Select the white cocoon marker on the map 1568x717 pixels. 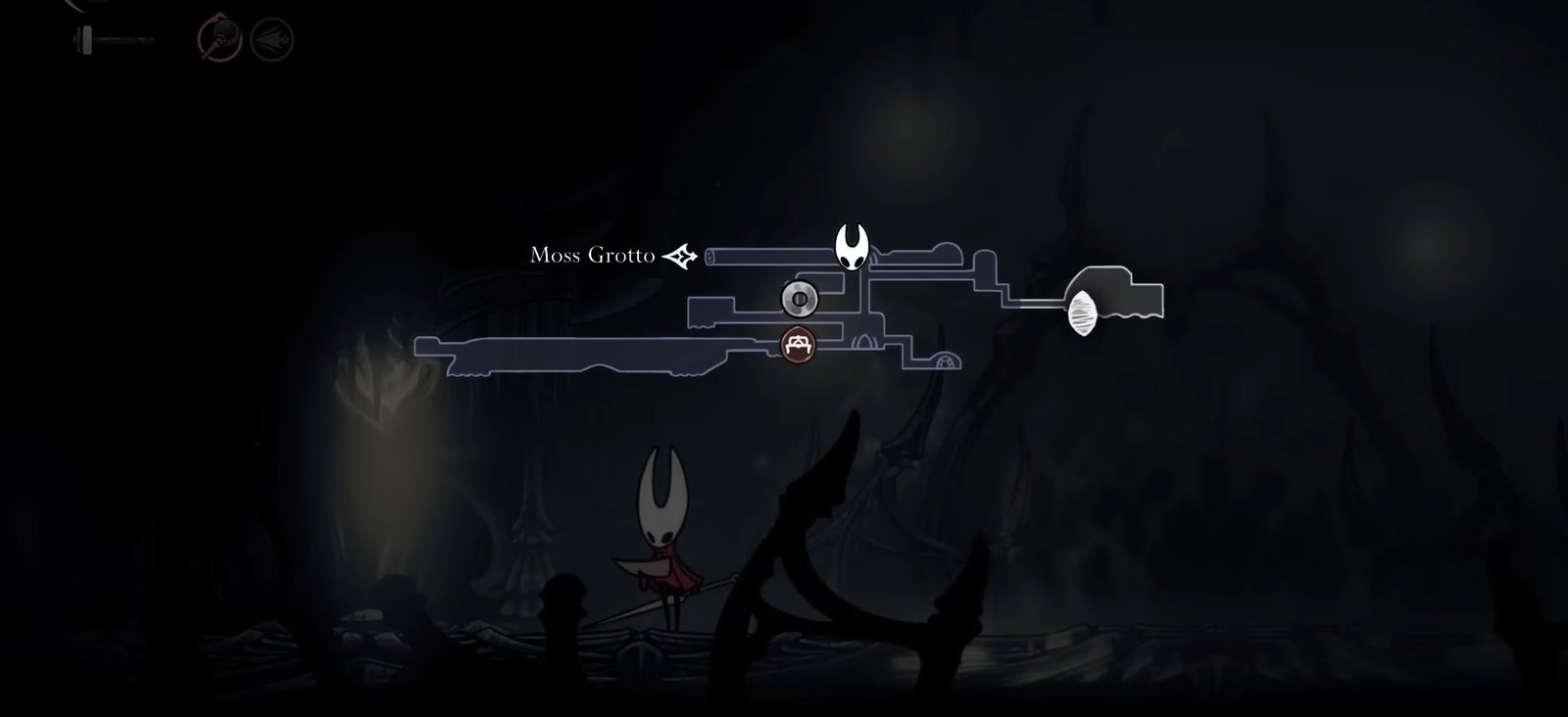1083,315
